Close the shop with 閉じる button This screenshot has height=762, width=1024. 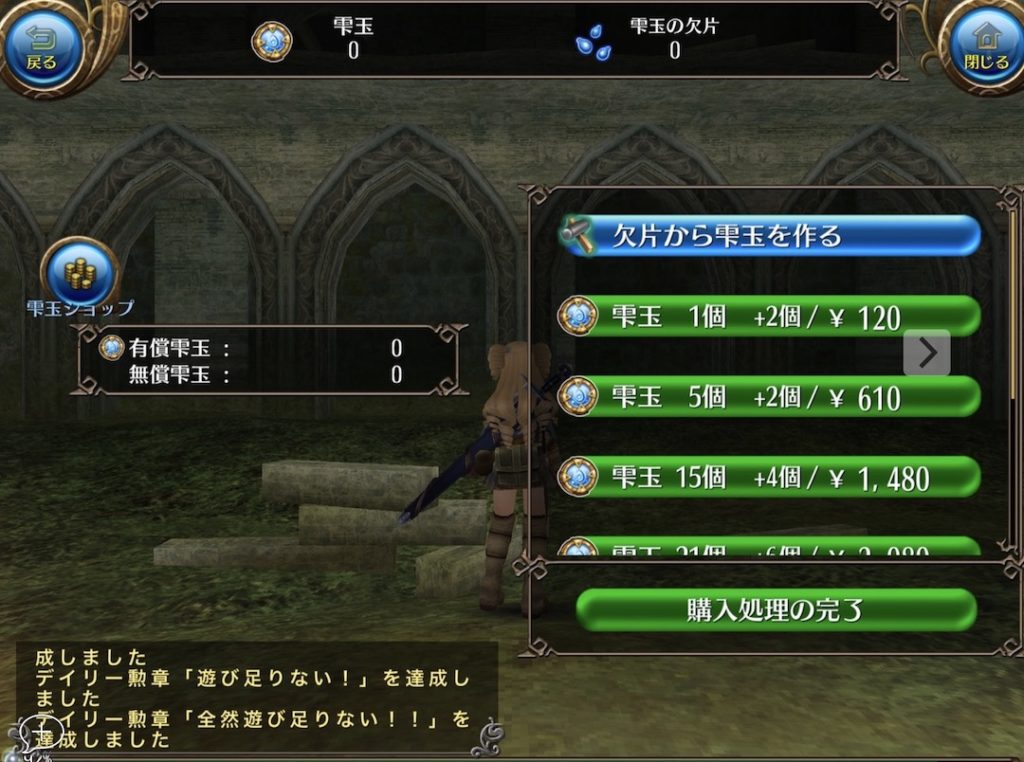coord(985,45)
